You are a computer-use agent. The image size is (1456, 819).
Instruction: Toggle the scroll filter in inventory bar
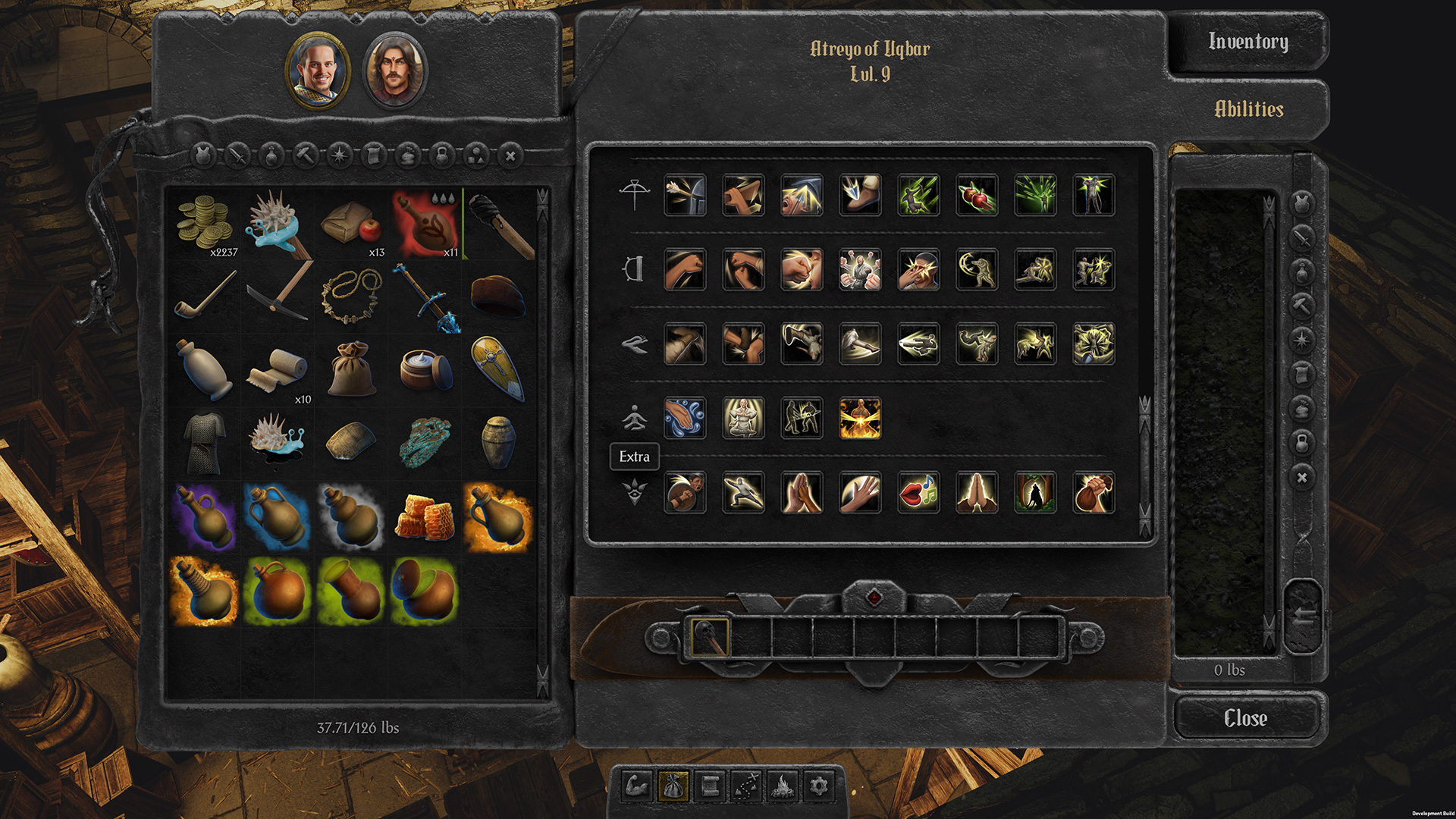pos(374,155)
